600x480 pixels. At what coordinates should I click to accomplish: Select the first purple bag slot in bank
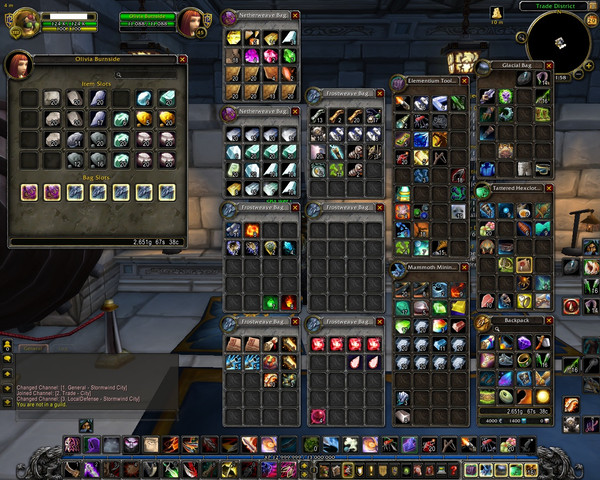(29, 191)
